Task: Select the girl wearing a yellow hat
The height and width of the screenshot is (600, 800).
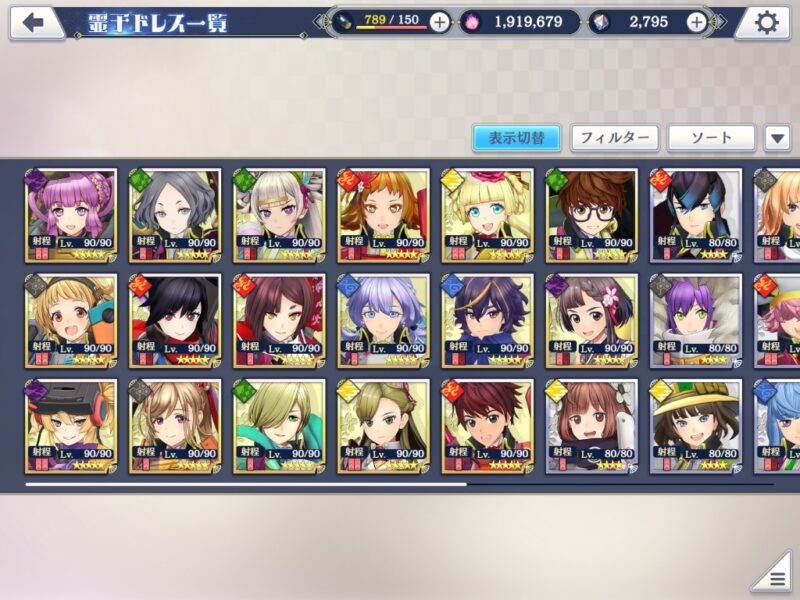Action: (695, 425)
